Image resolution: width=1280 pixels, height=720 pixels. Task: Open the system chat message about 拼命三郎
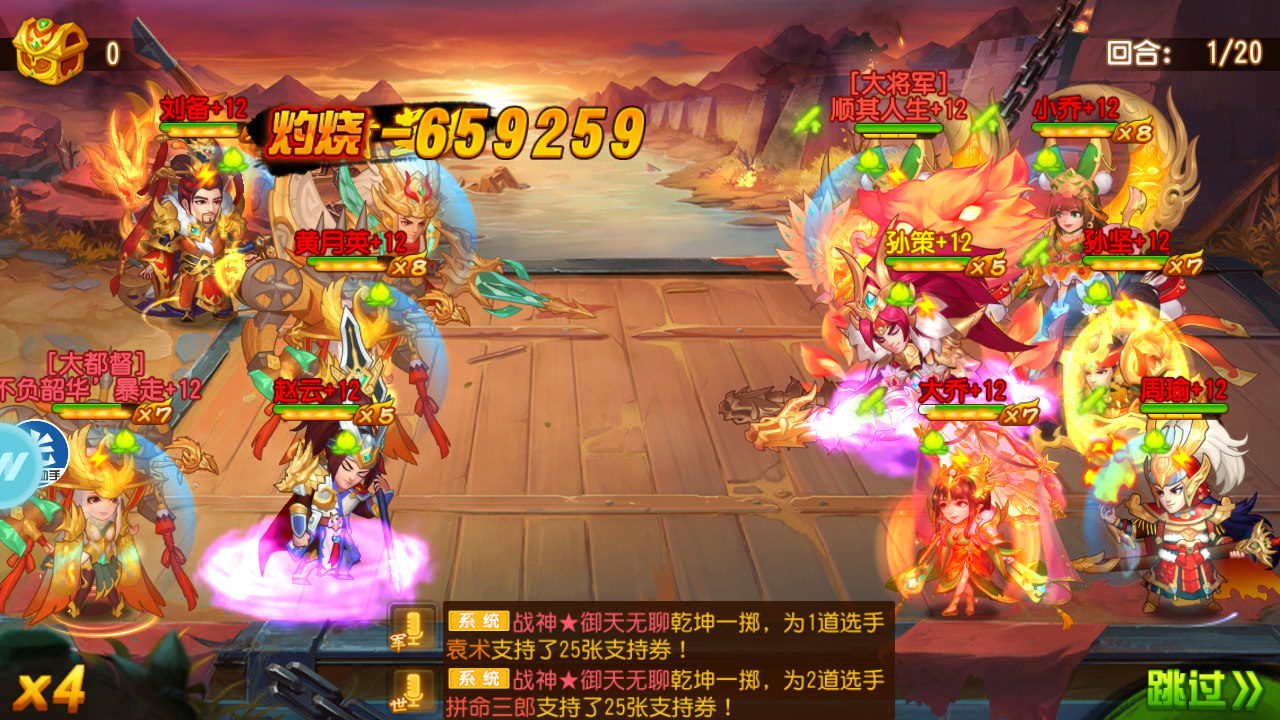pos(667,694)
